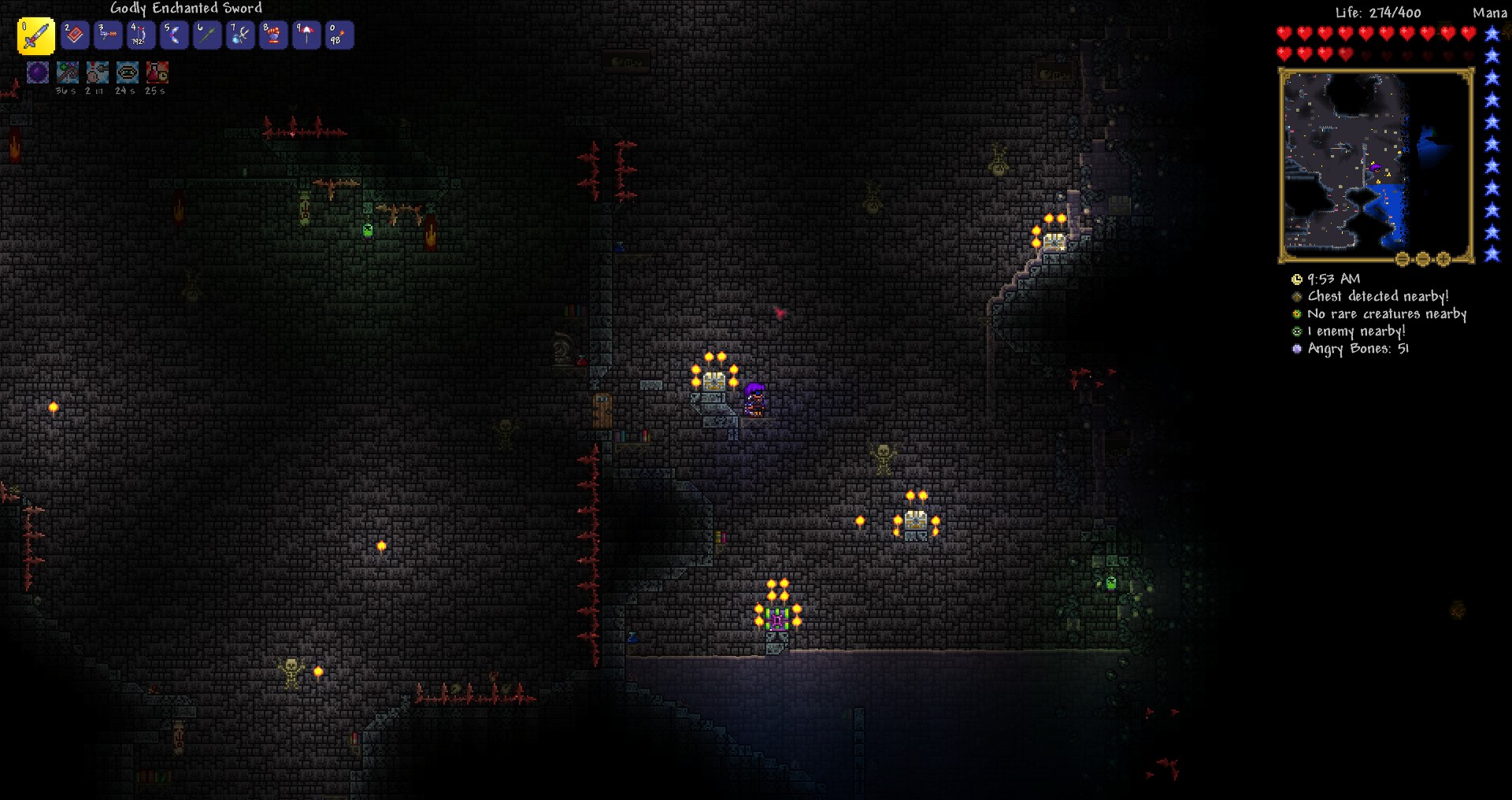Select the bow with 192 arrows in slot 4
Image resolution: width=1512 pixels, height=800 pixels.
click(x=141, y=35)
